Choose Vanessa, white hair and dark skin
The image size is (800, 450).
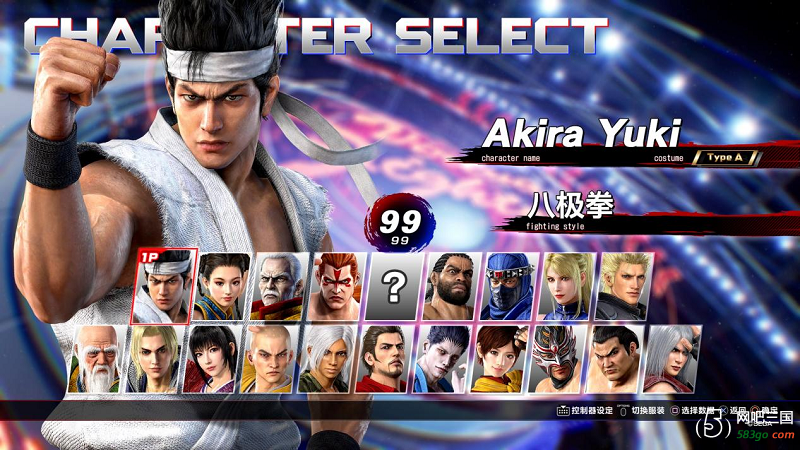point(327,359)
